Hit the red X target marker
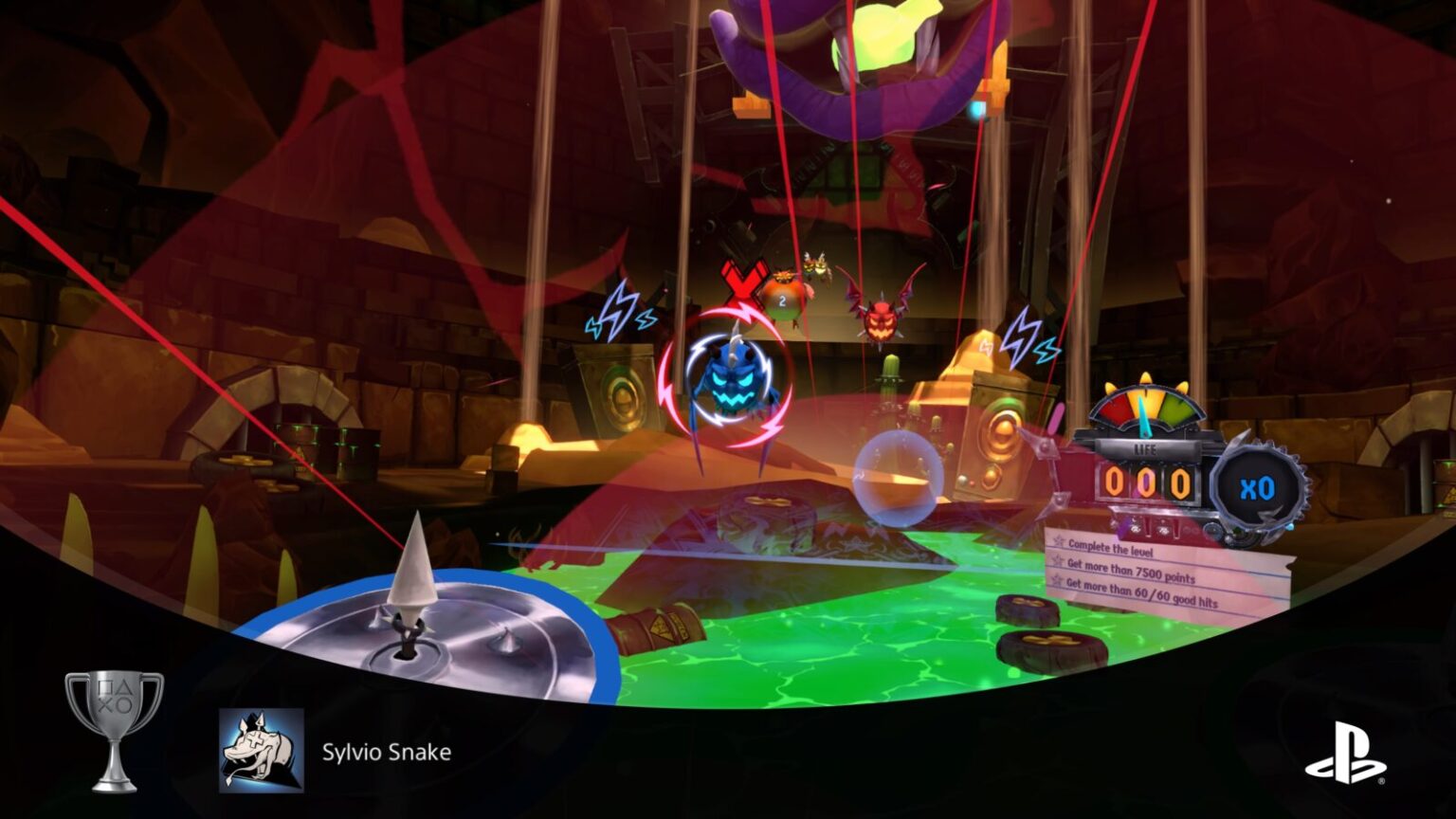 [742, 282]
